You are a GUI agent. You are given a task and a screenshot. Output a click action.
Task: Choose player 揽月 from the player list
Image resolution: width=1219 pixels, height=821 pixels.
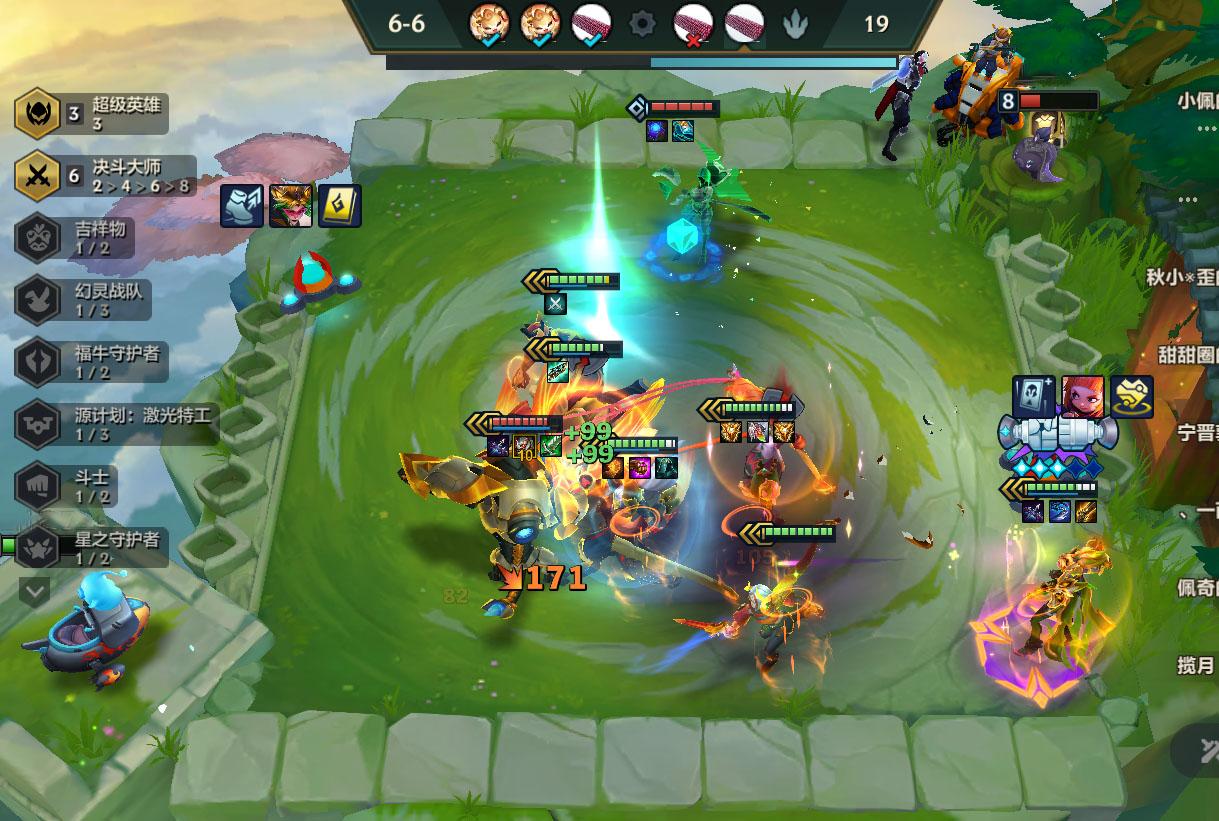(x=1196, y=665)
